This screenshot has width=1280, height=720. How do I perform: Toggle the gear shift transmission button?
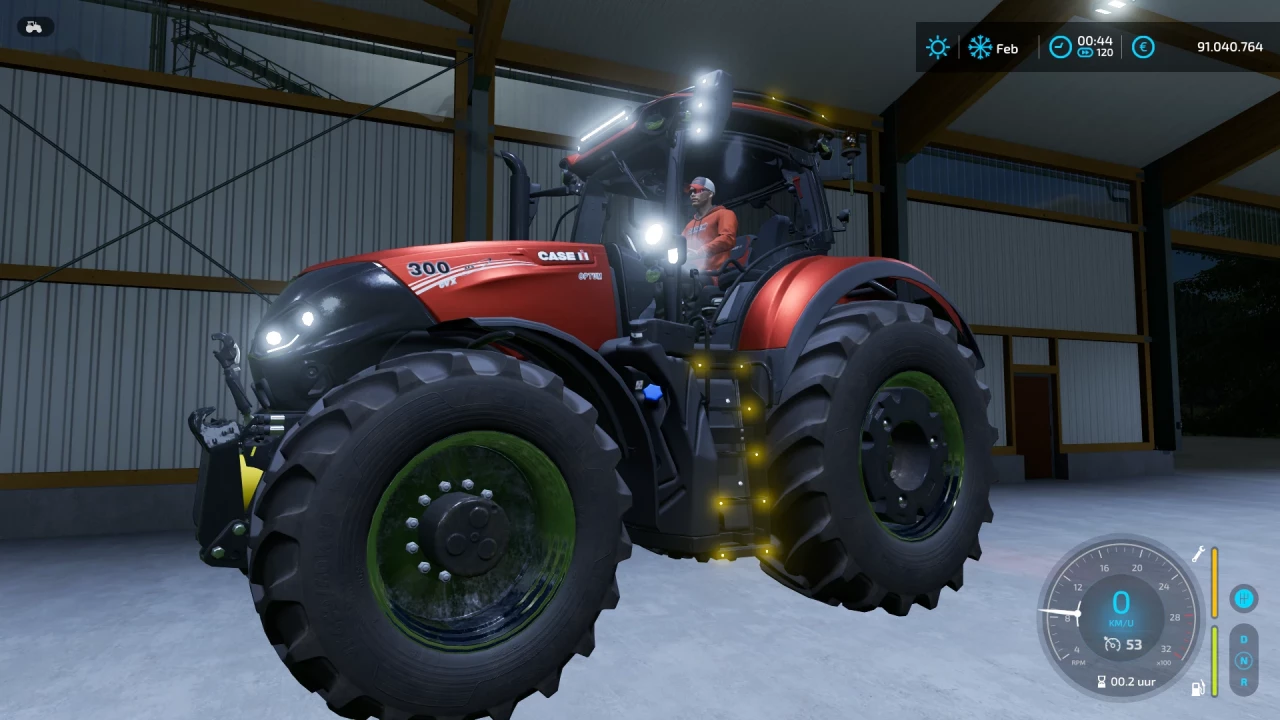click(x=1243, y=598)
